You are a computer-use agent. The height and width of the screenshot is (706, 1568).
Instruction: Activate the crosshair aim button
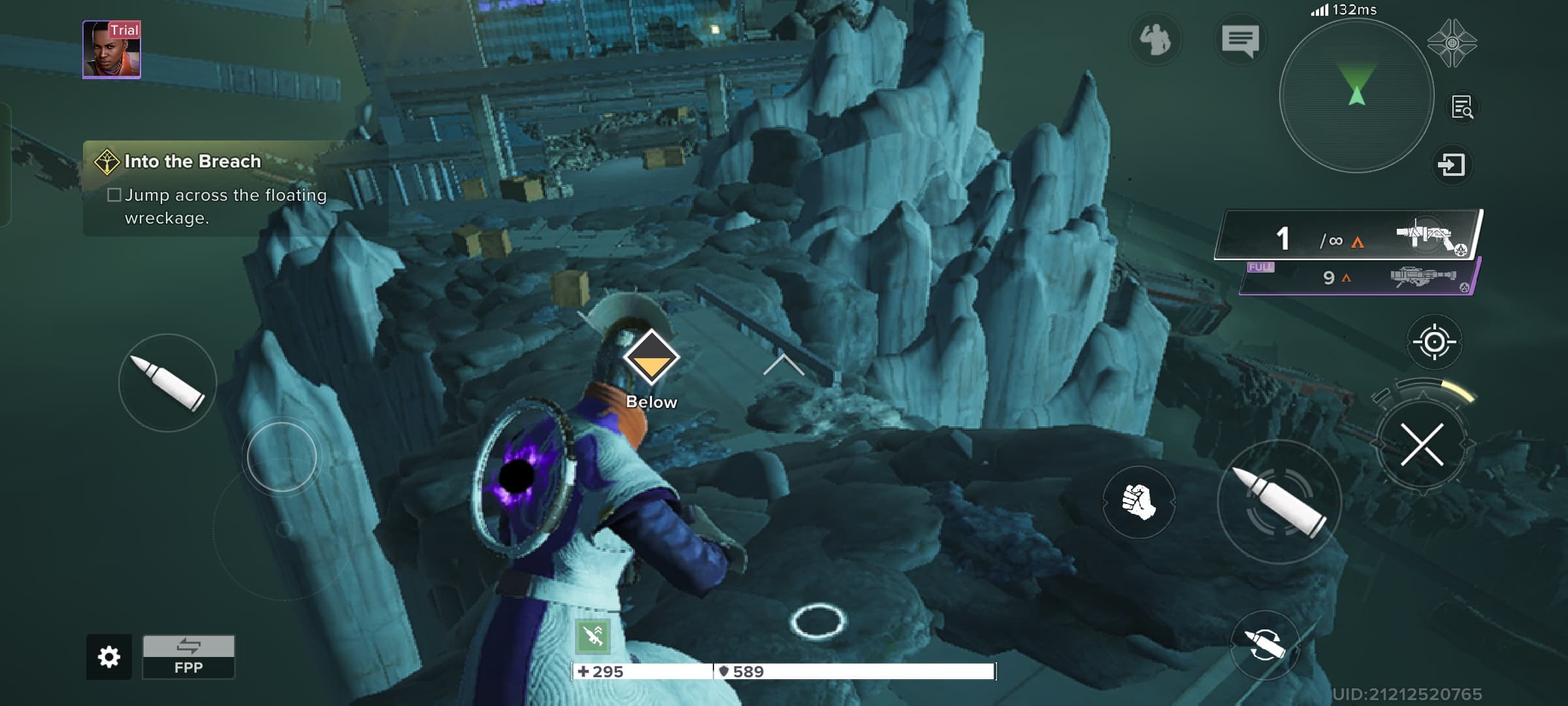(x=1434, y=341)
